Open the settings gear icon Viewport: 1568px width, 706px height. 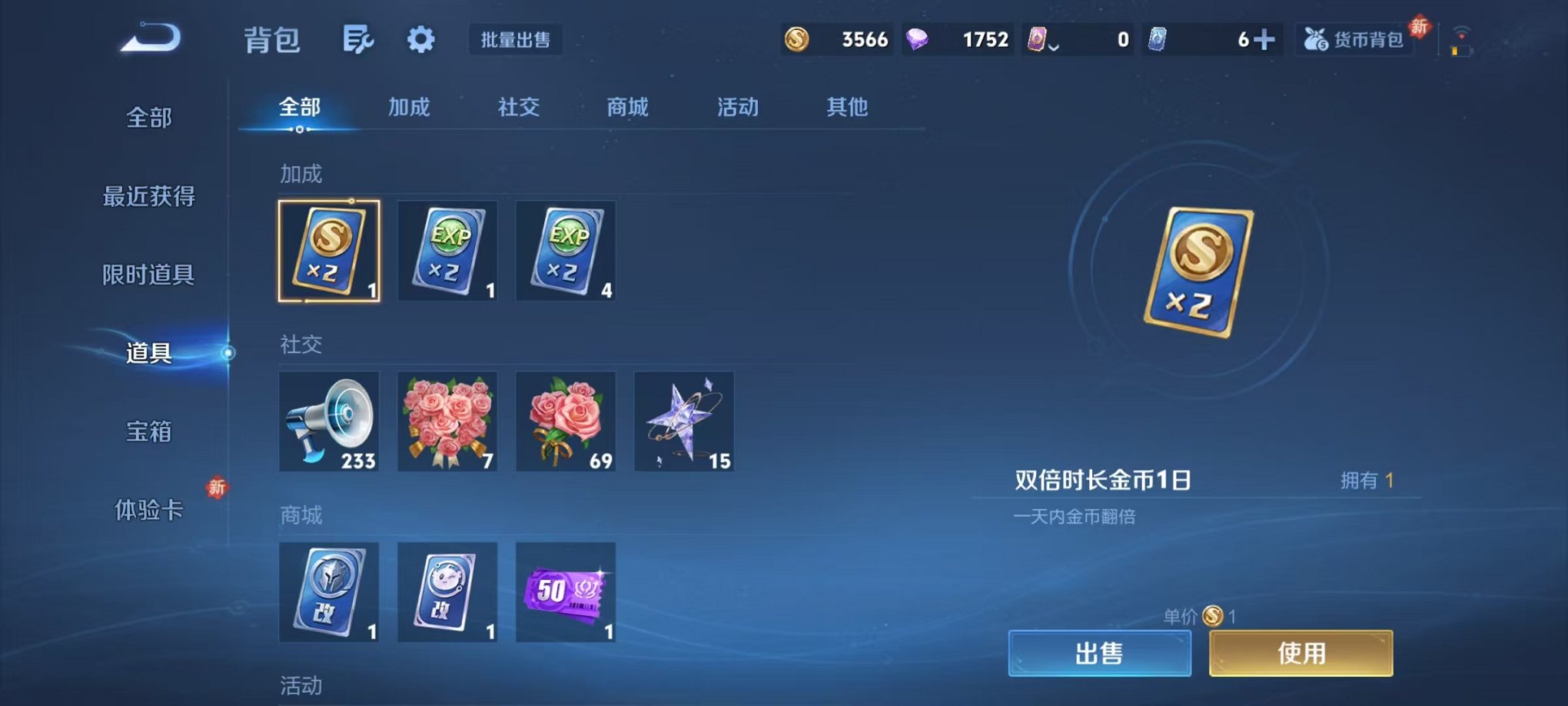[419, 38]
